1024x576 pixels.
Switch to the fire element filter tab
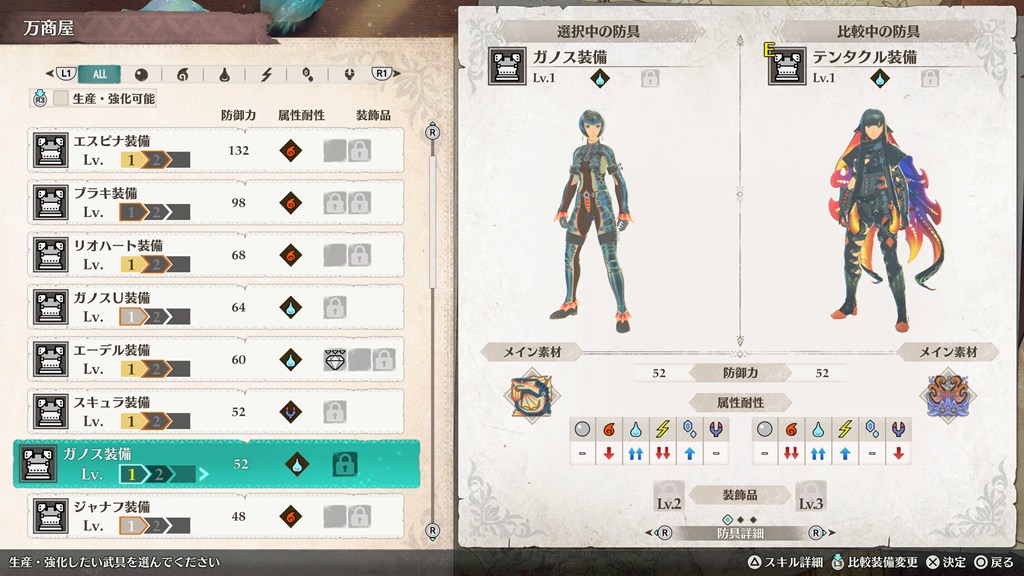click(x=182, y=73)
